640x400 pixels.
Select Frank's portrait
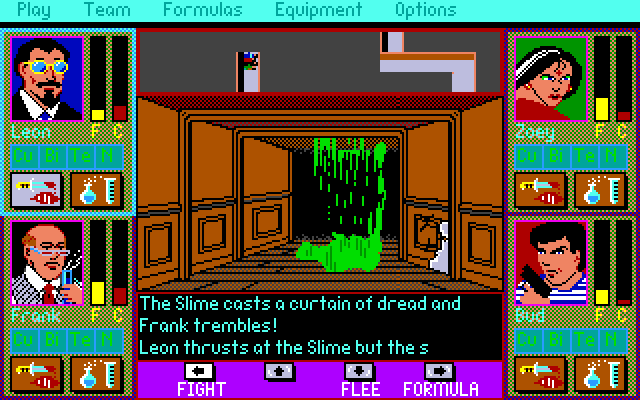[x=47, y=263]
